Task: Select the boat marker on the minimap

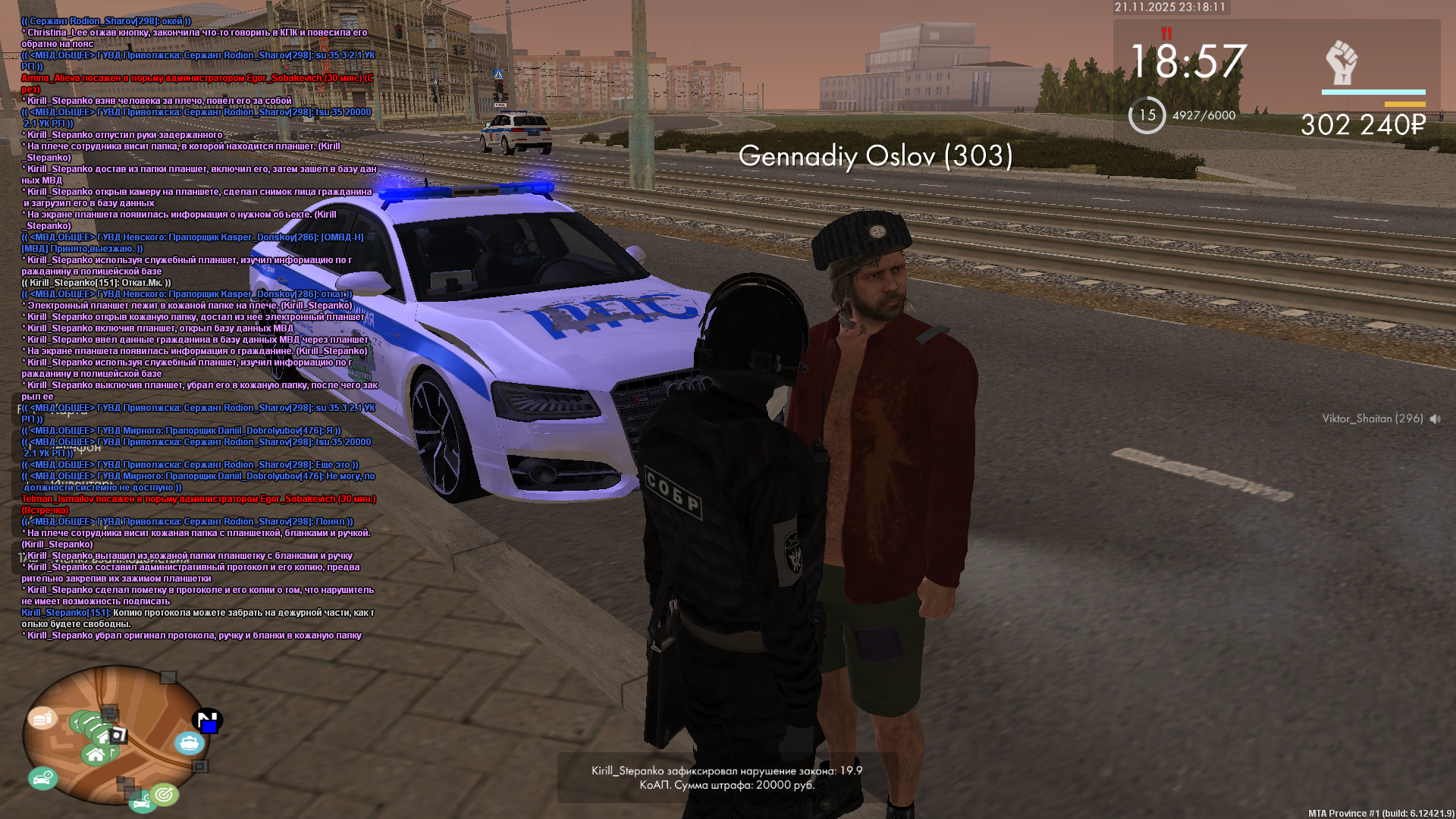Action: coord(189,742)
